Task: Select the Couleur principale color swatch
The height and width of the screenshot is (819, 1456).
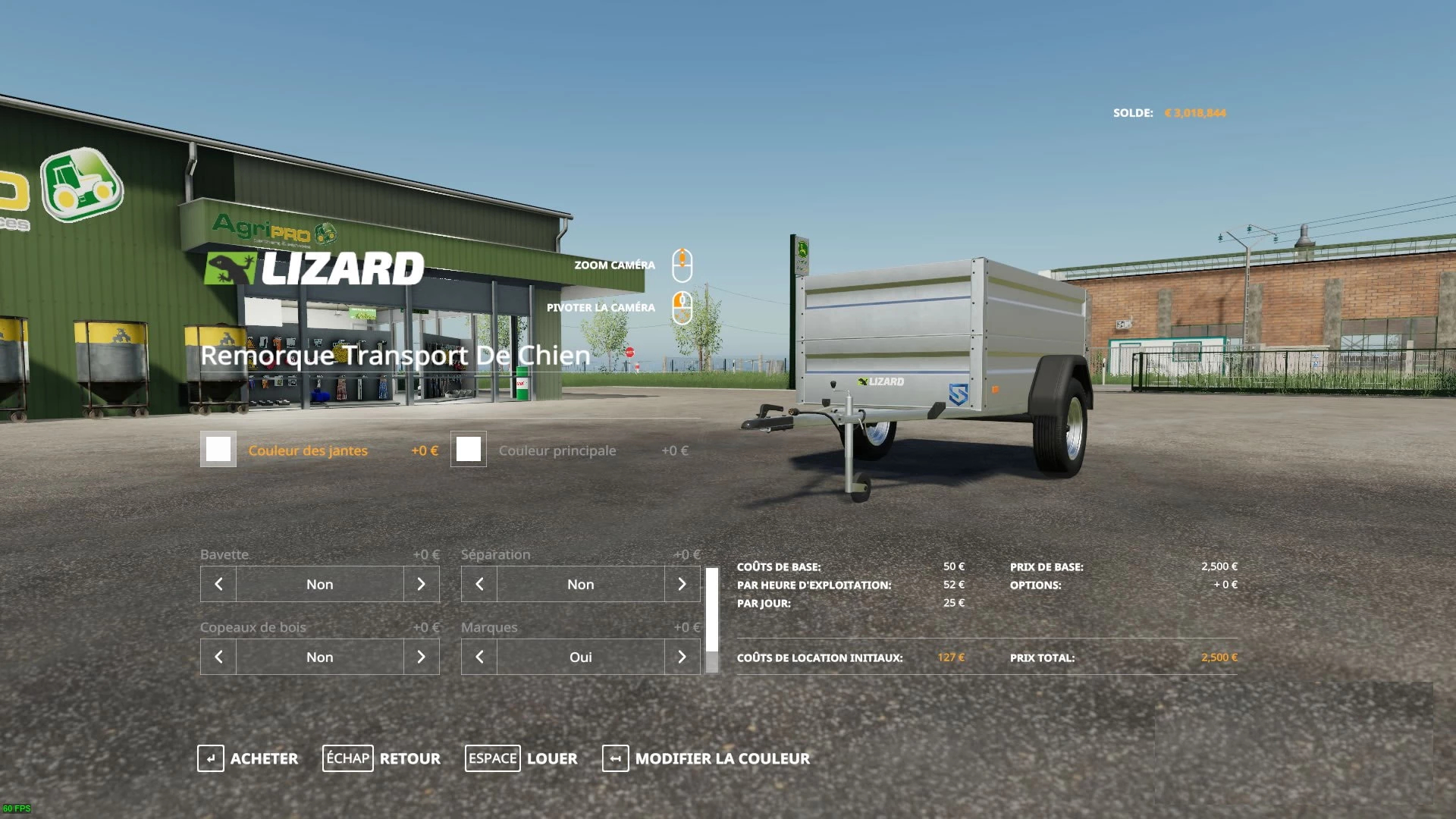Action: (x=469, y=450)
